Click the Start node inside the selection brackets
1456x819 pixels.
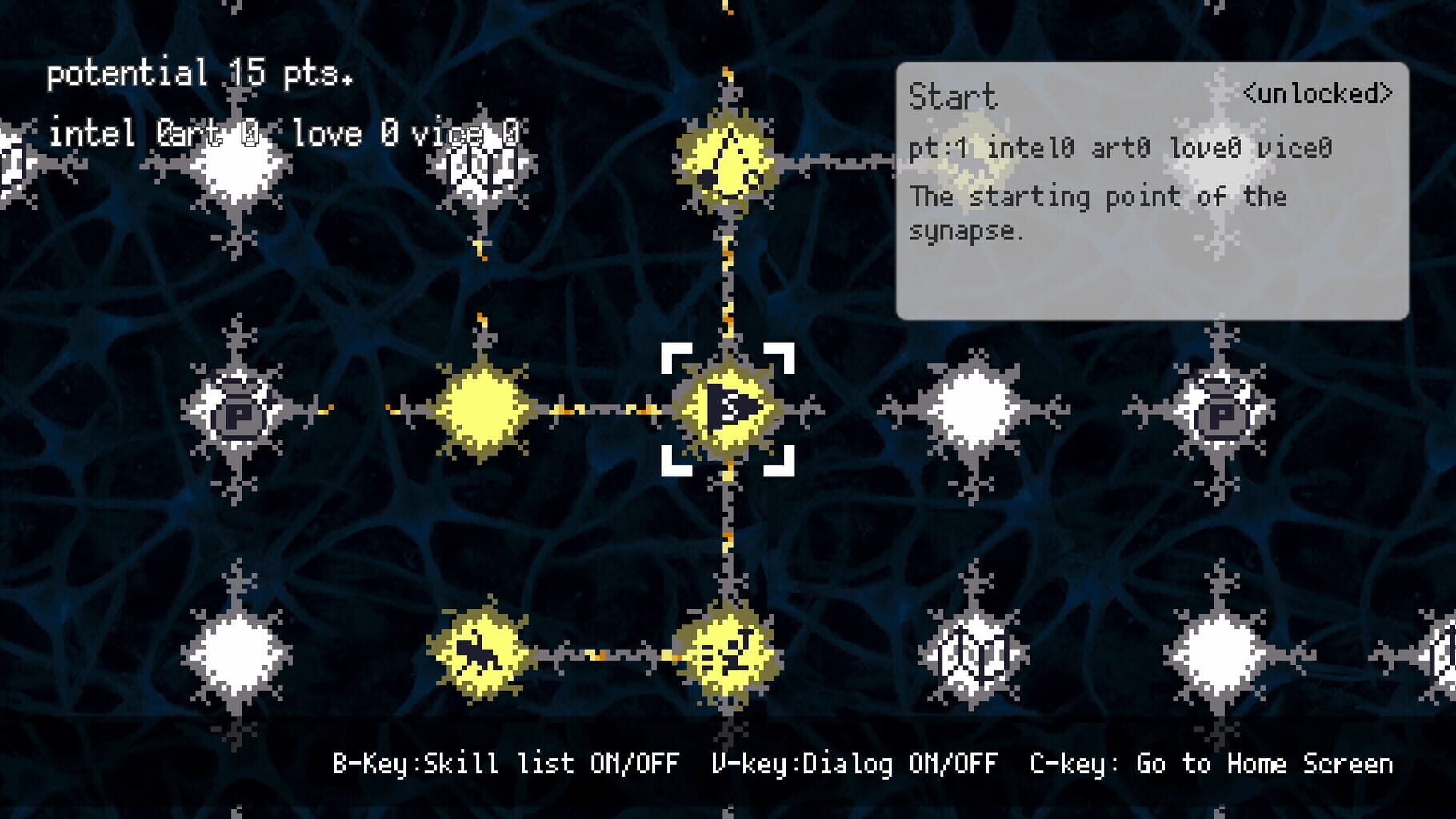pyautogui.click(x=730, y=412)
